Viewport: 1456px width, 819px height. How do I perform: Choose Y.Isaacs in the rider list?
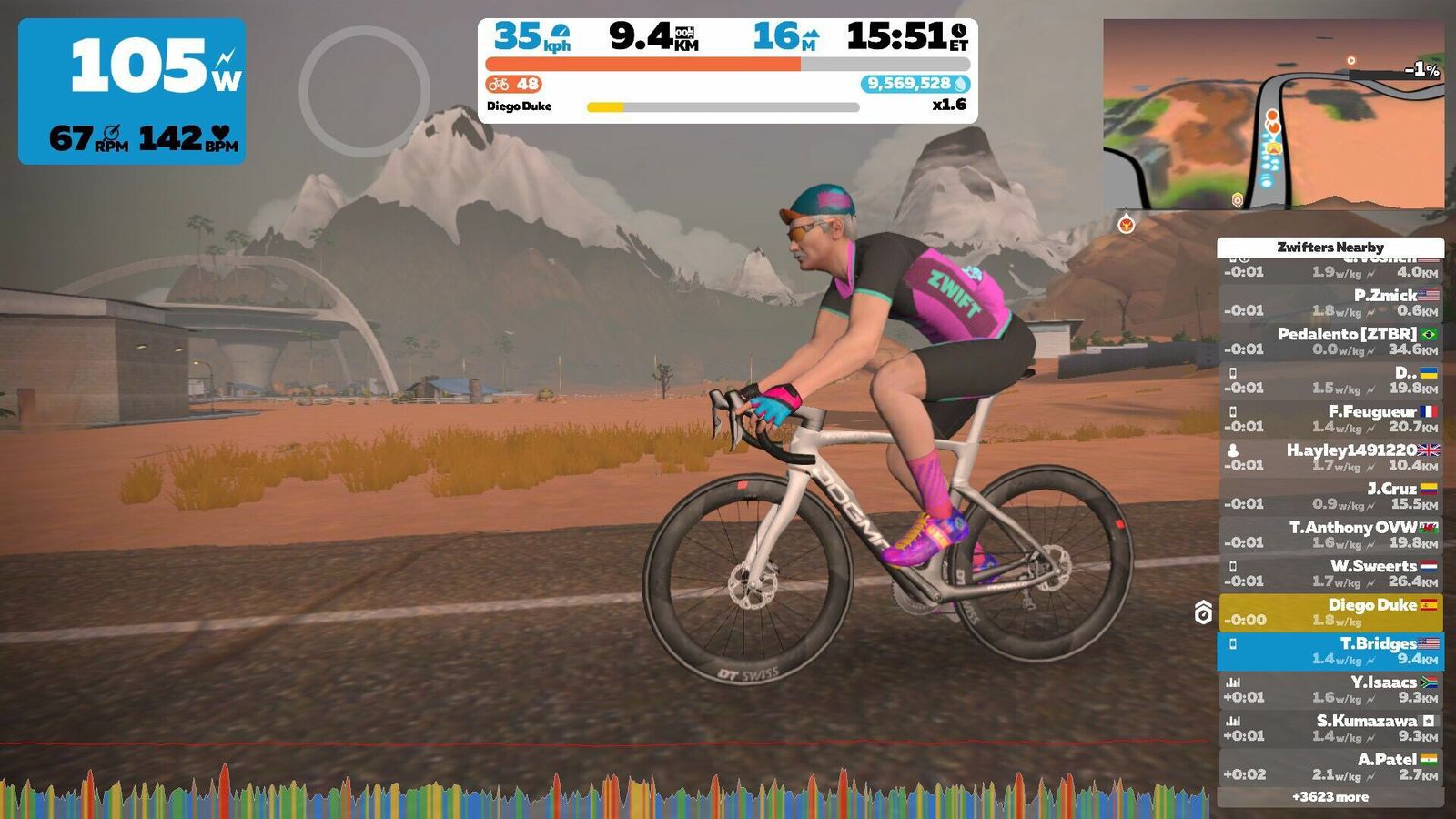(x=1330, y=689)
